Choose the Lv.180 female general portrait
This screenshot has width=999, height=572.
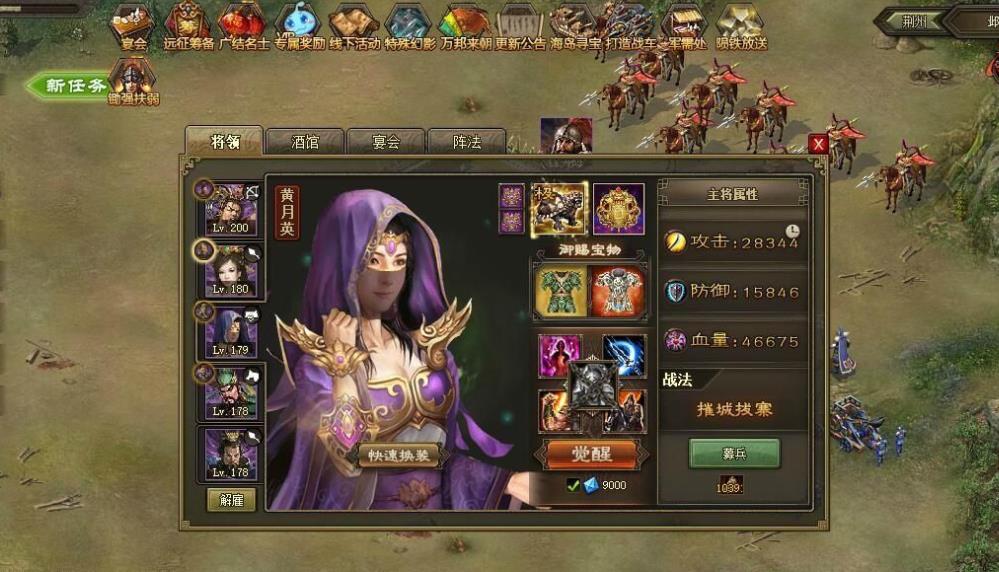(x=231, y=270)
